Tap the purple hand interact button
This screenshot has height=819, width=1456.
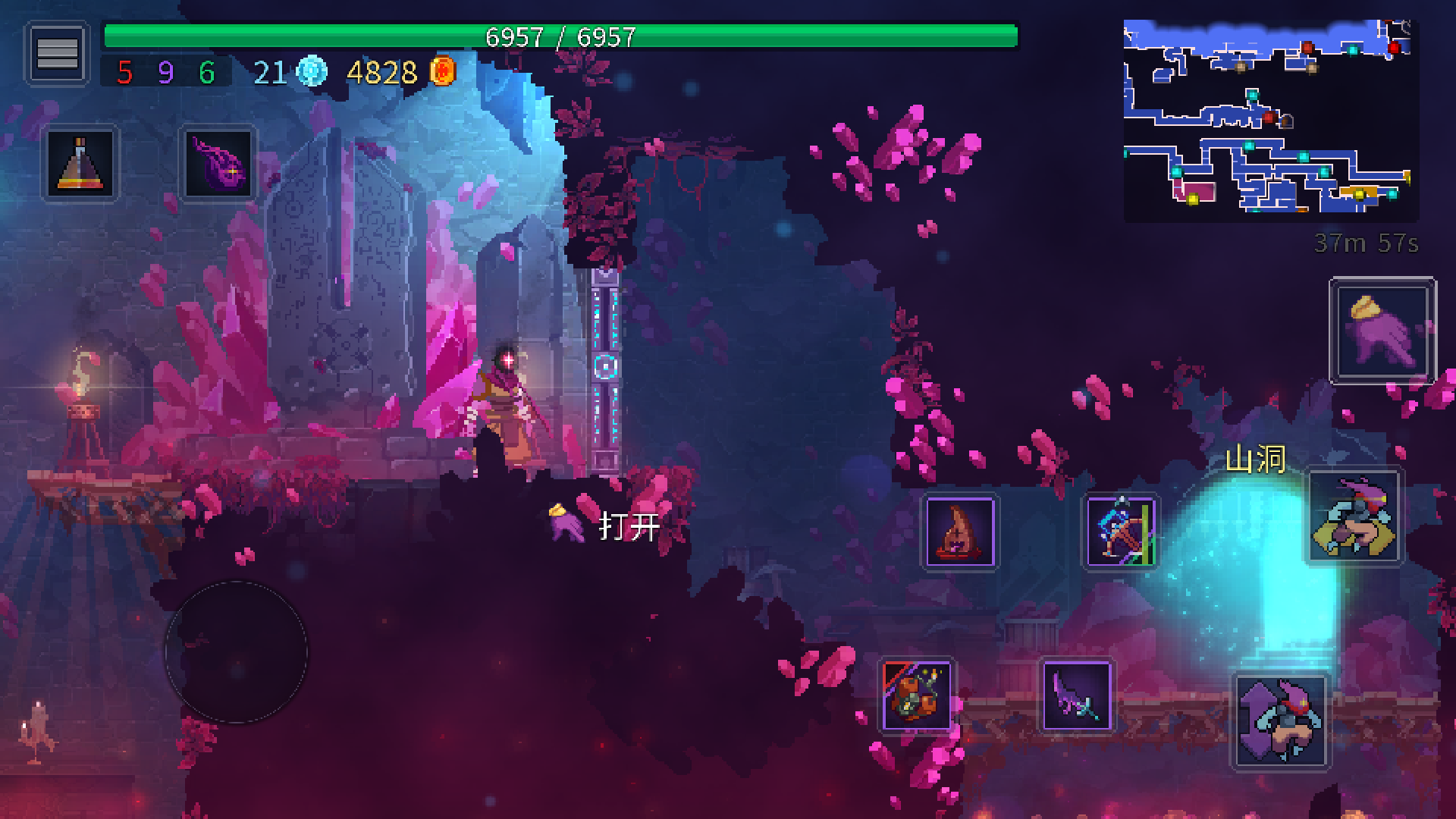[x=1382, y=330]
